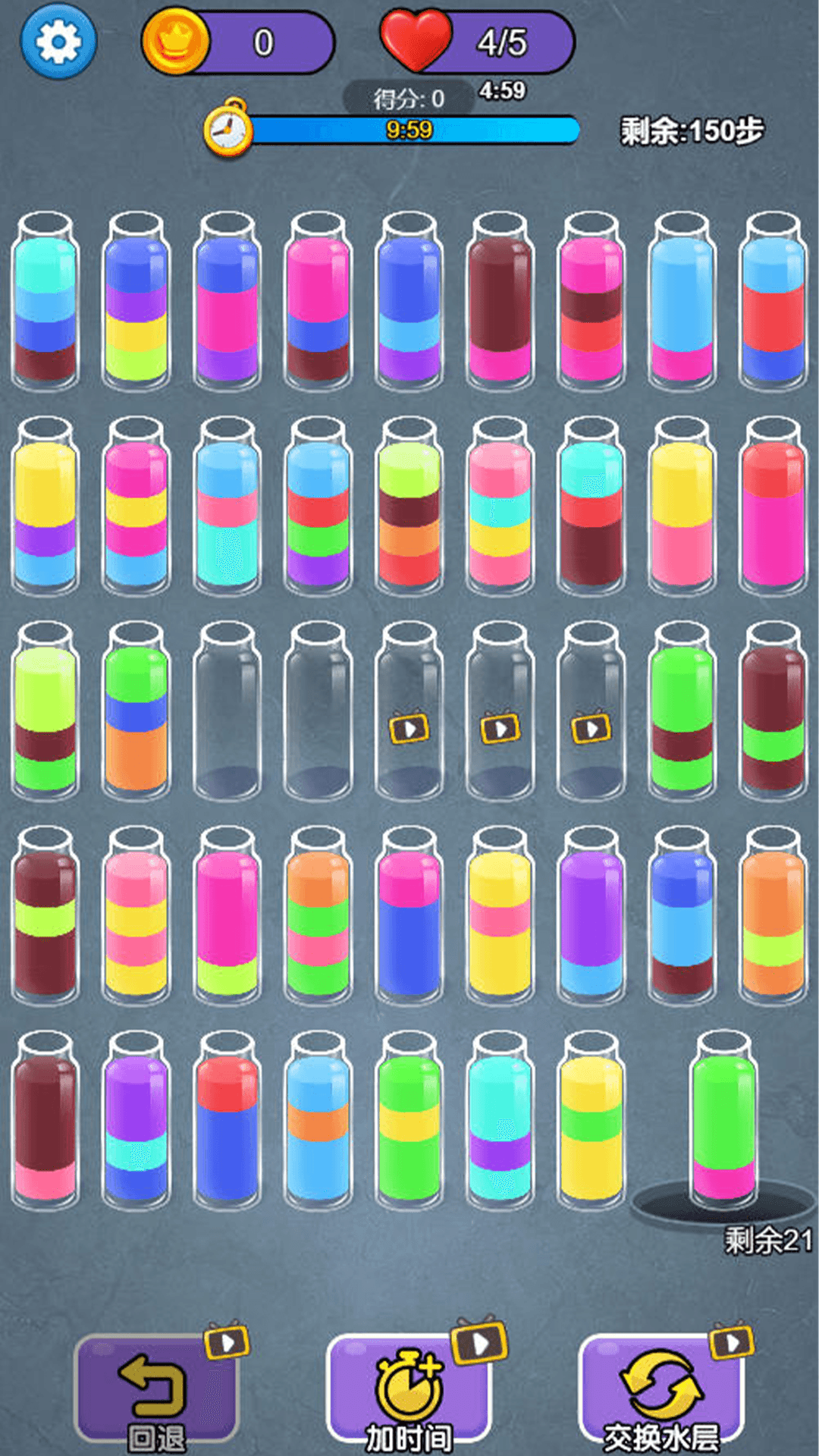The width and height of the screenshot is (819, 1456).
Task: Tap the gold crown coin counter
Action: tap(175, 42)
